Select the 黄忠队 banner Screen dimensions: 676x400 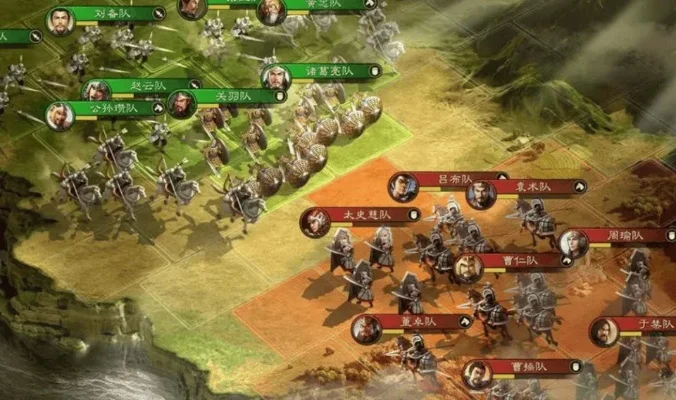(x=322, y=5)
